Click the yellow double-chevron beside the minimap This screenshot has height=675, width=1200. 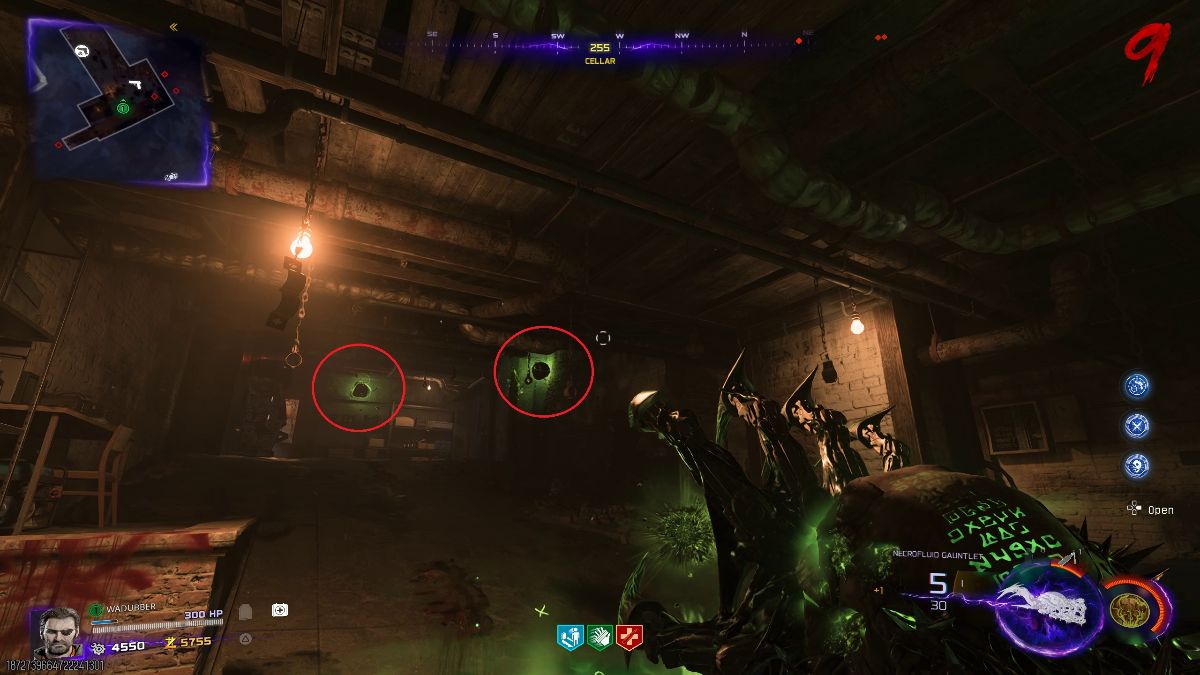click(x=173, y=28)
